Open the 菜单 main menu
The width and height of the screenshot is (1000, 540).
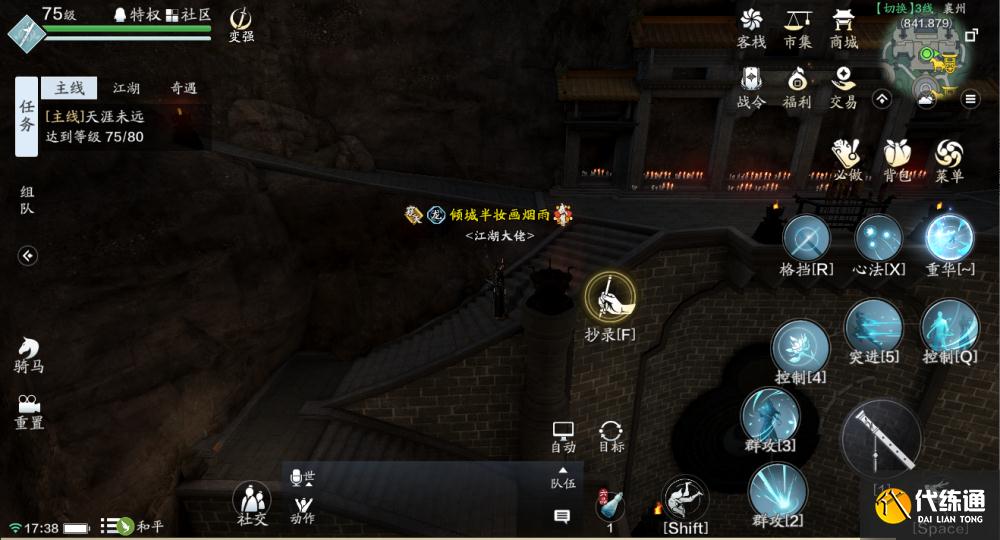click(x=949, y=156)
